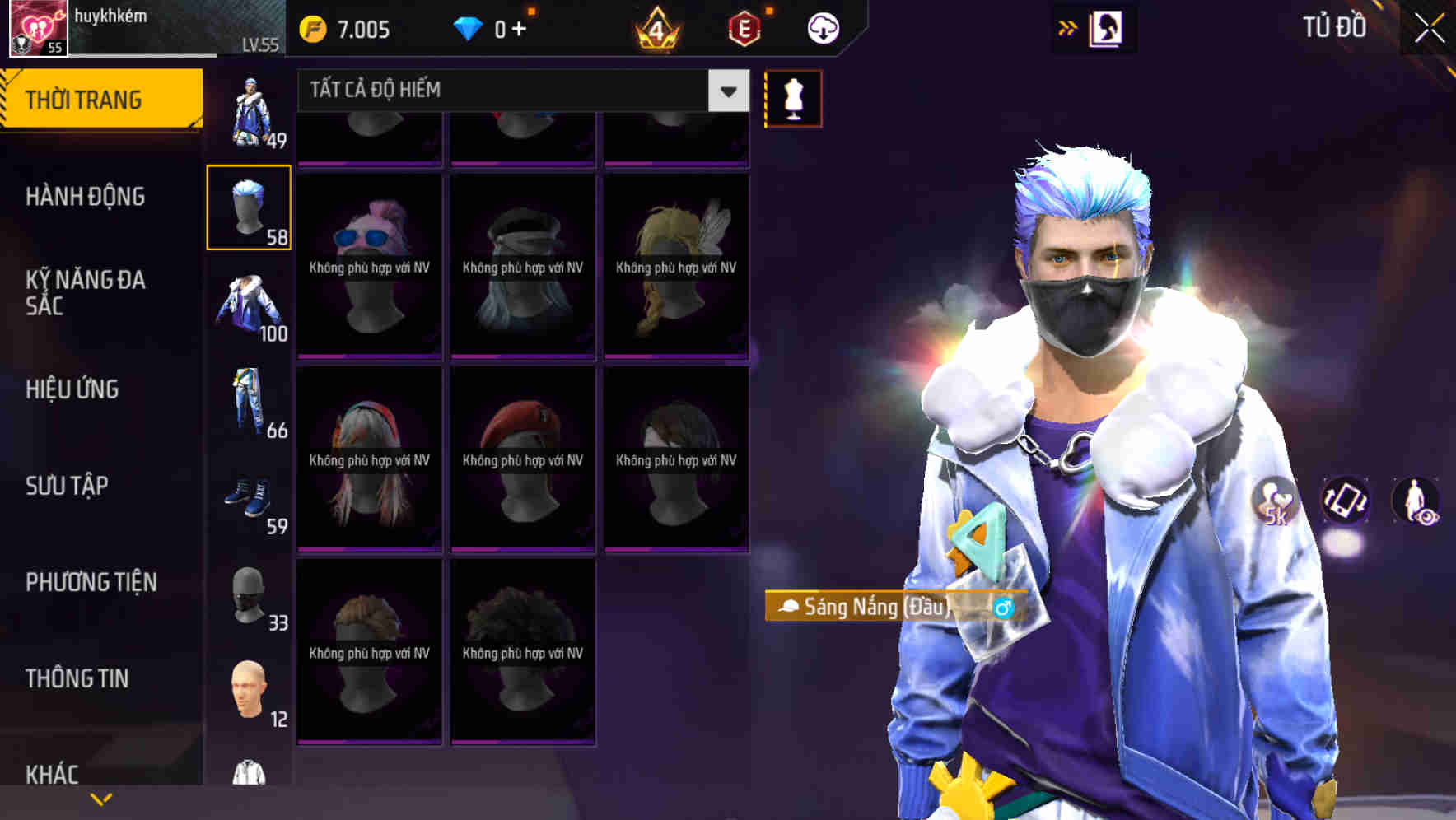
Task: Select the hair category icon showing 58 items
Action: click(x=250, y=206)
